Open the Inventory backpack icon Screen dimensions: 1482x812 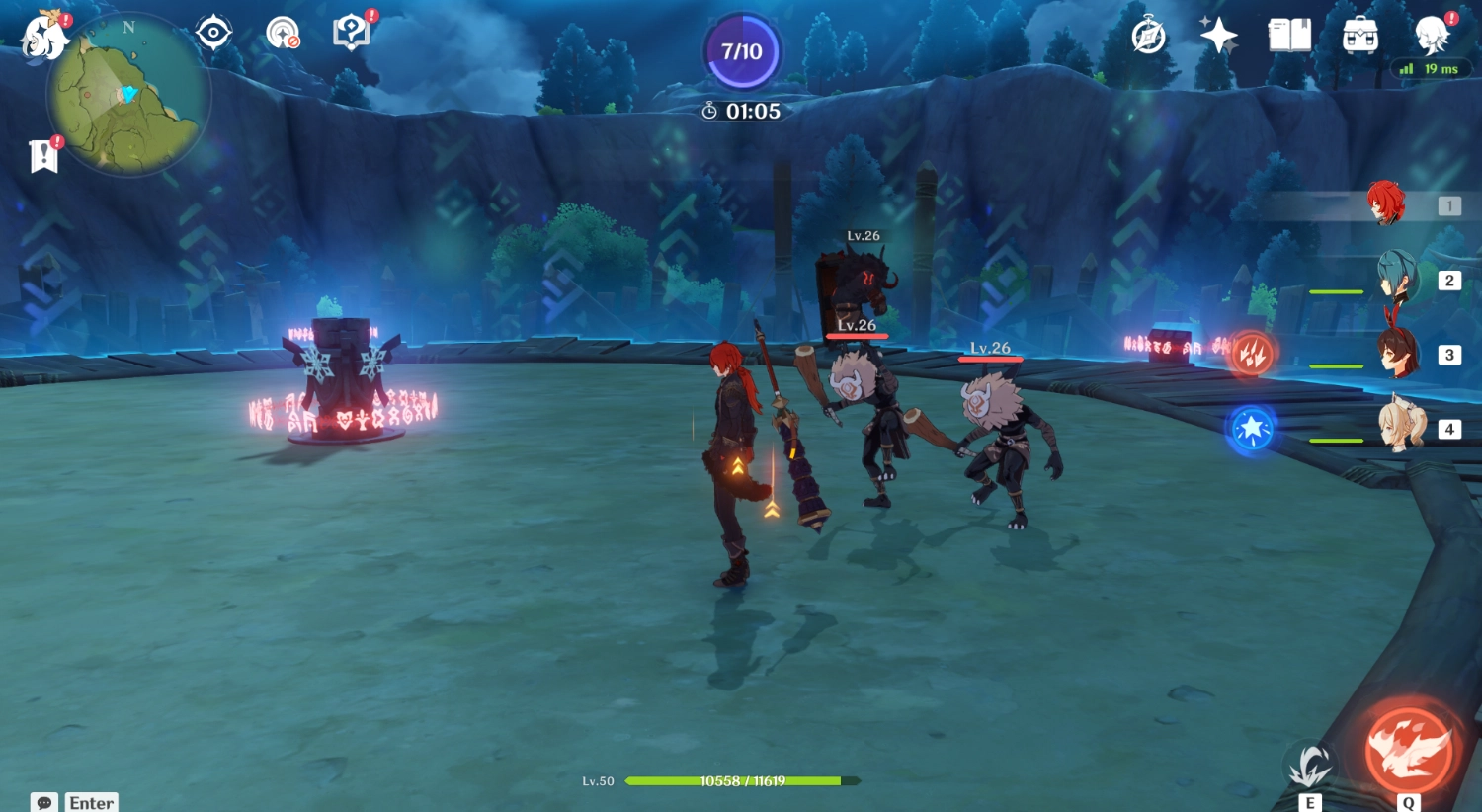pos(1359,35)
